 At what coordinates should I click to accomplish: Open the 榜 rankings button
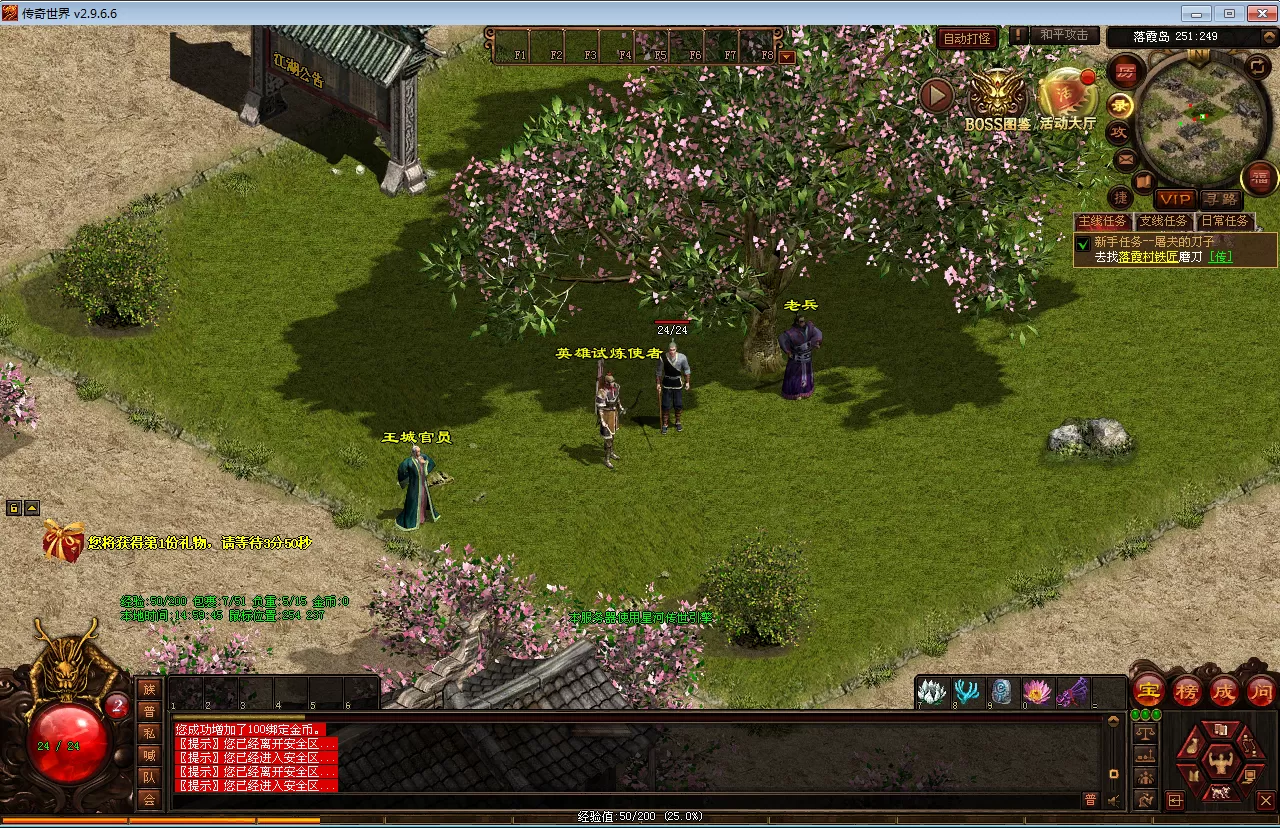coord(1186,691)
